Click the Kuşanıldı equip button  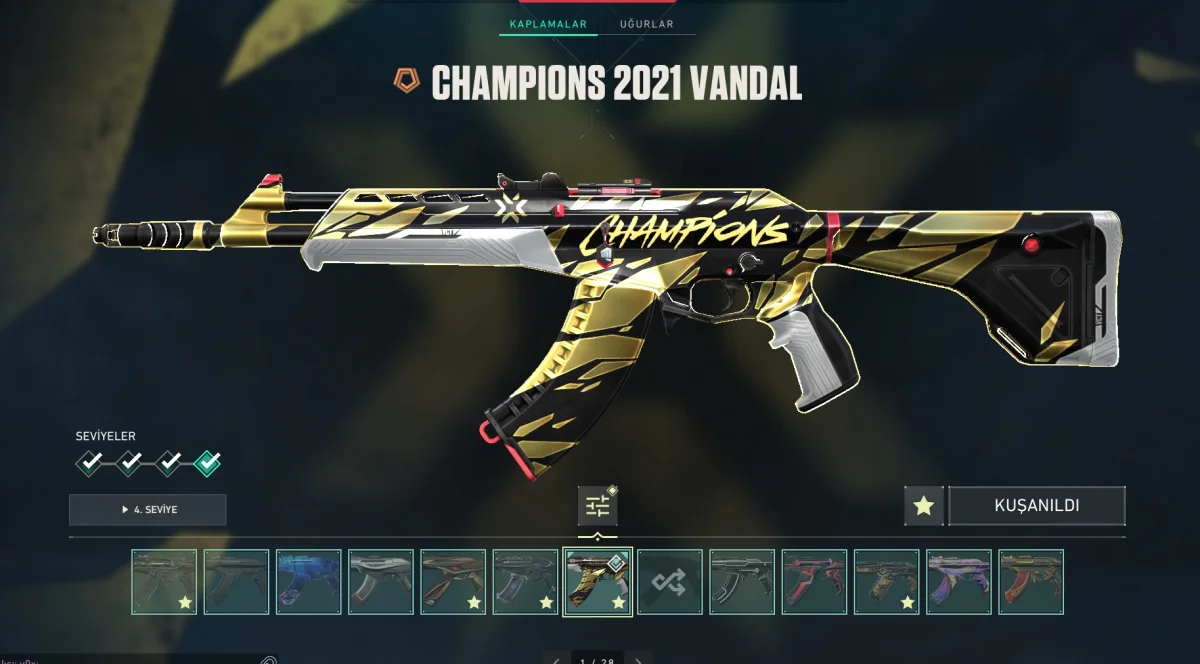pyautogui.click(x=1036, y=506)
